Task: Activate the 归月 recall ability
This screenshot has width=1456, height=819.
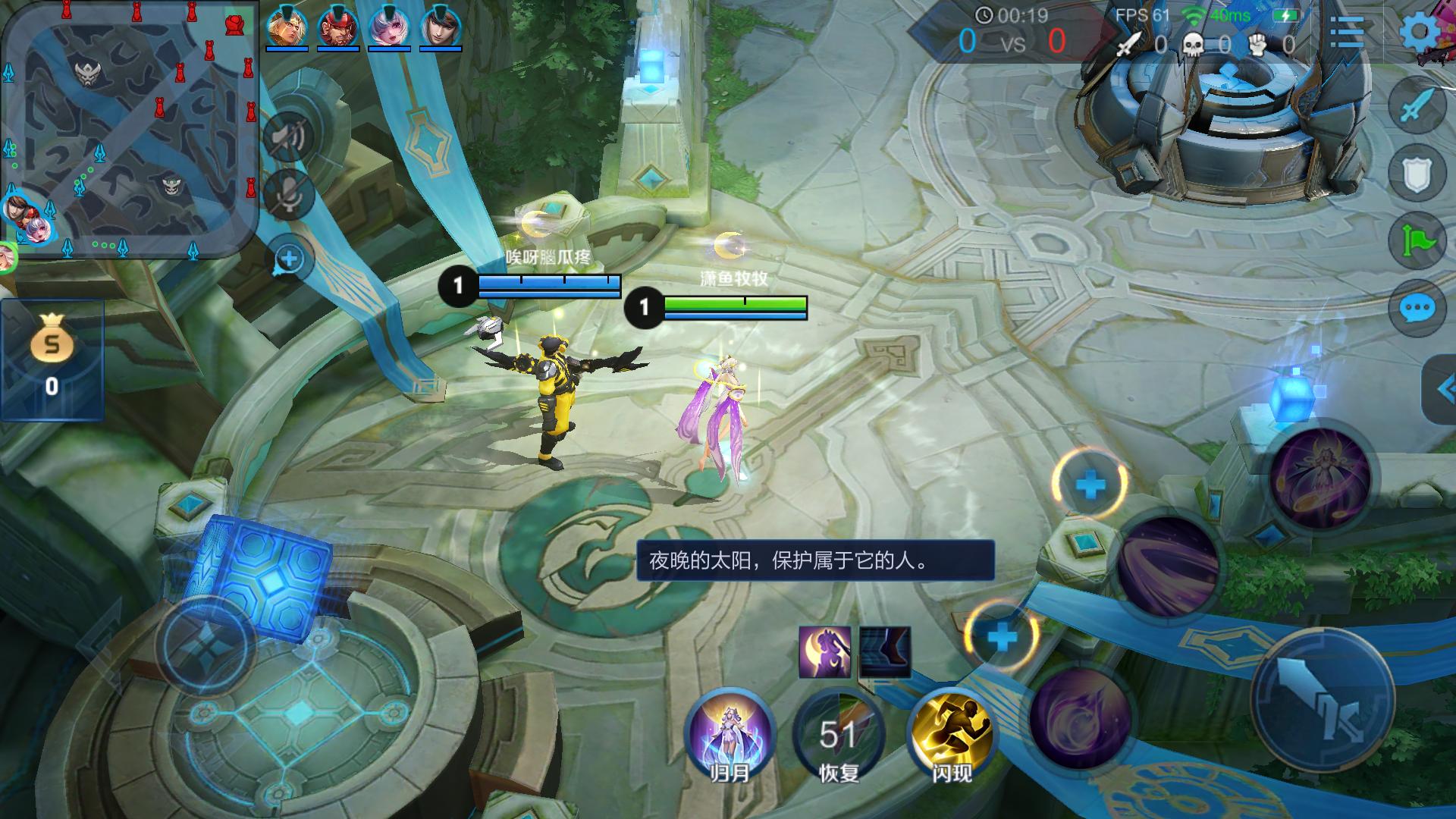Action: point(730,734)
